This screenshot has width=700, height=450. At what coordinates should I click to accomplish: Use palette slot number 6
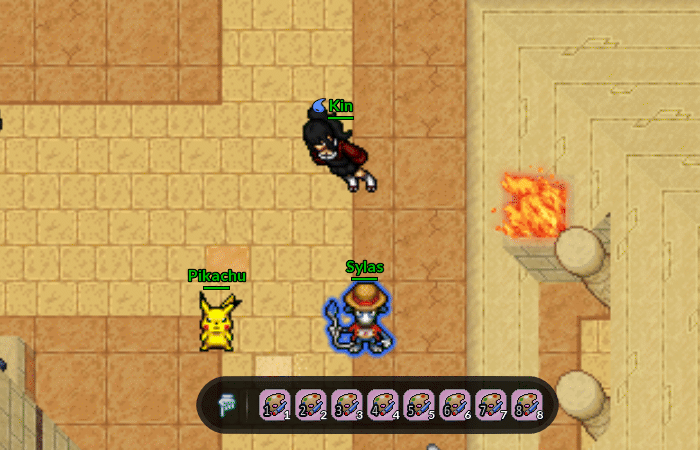pos(454,405)
